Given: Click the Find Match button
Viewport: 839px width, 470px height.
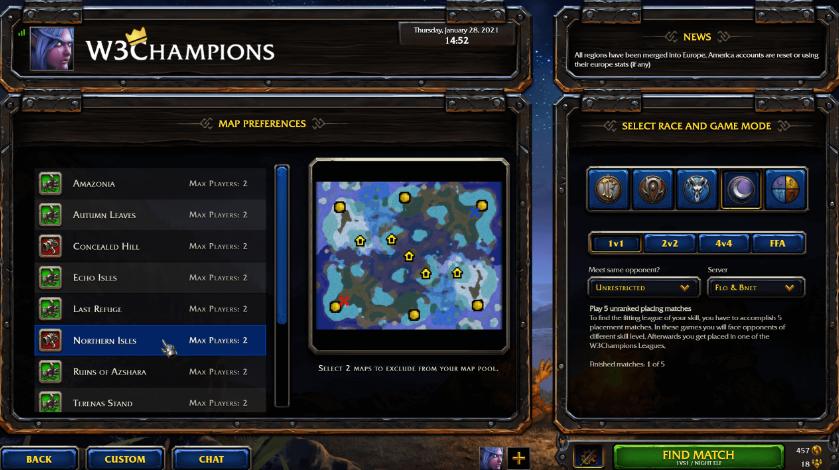Looking at the screenshot, I should 698,456.
